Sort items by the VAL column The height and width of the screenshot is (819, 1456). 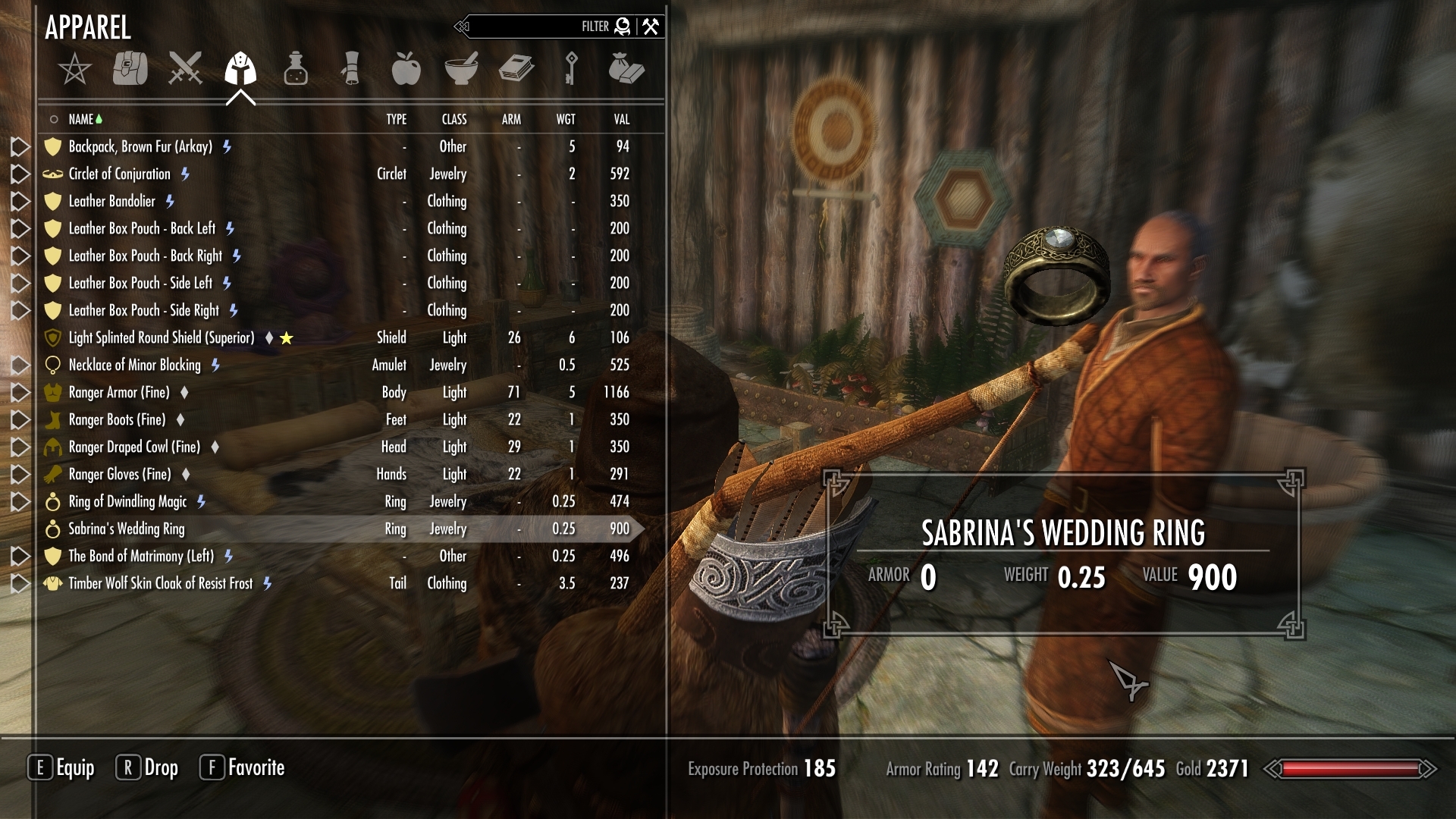pos(621,119)
